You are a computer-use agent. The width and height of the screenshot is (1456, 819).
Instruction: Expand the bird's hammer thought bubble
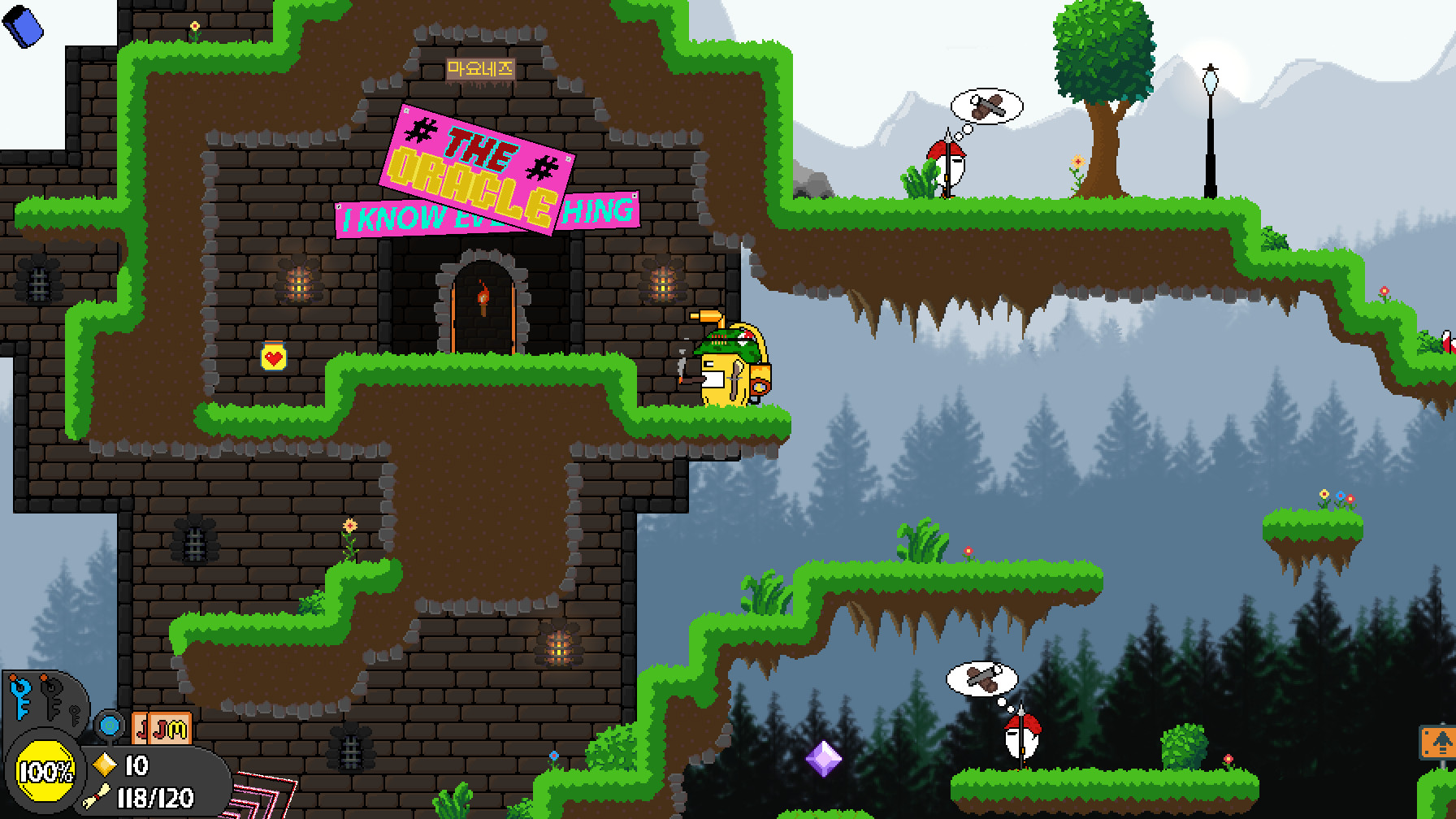point(986,106)
